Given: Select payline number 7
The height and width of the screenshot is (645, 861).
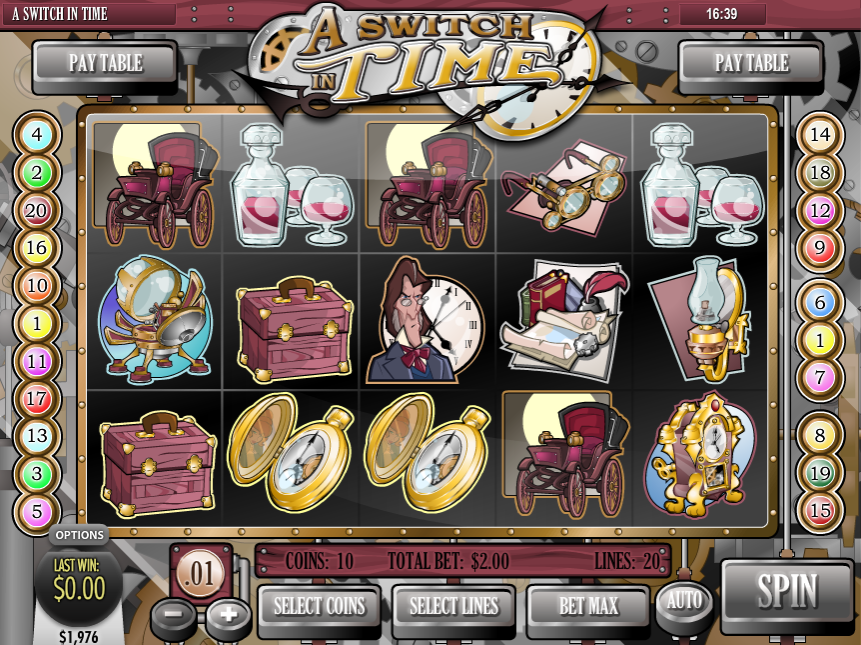Looking at the screenshot, I should coord(820,379).
